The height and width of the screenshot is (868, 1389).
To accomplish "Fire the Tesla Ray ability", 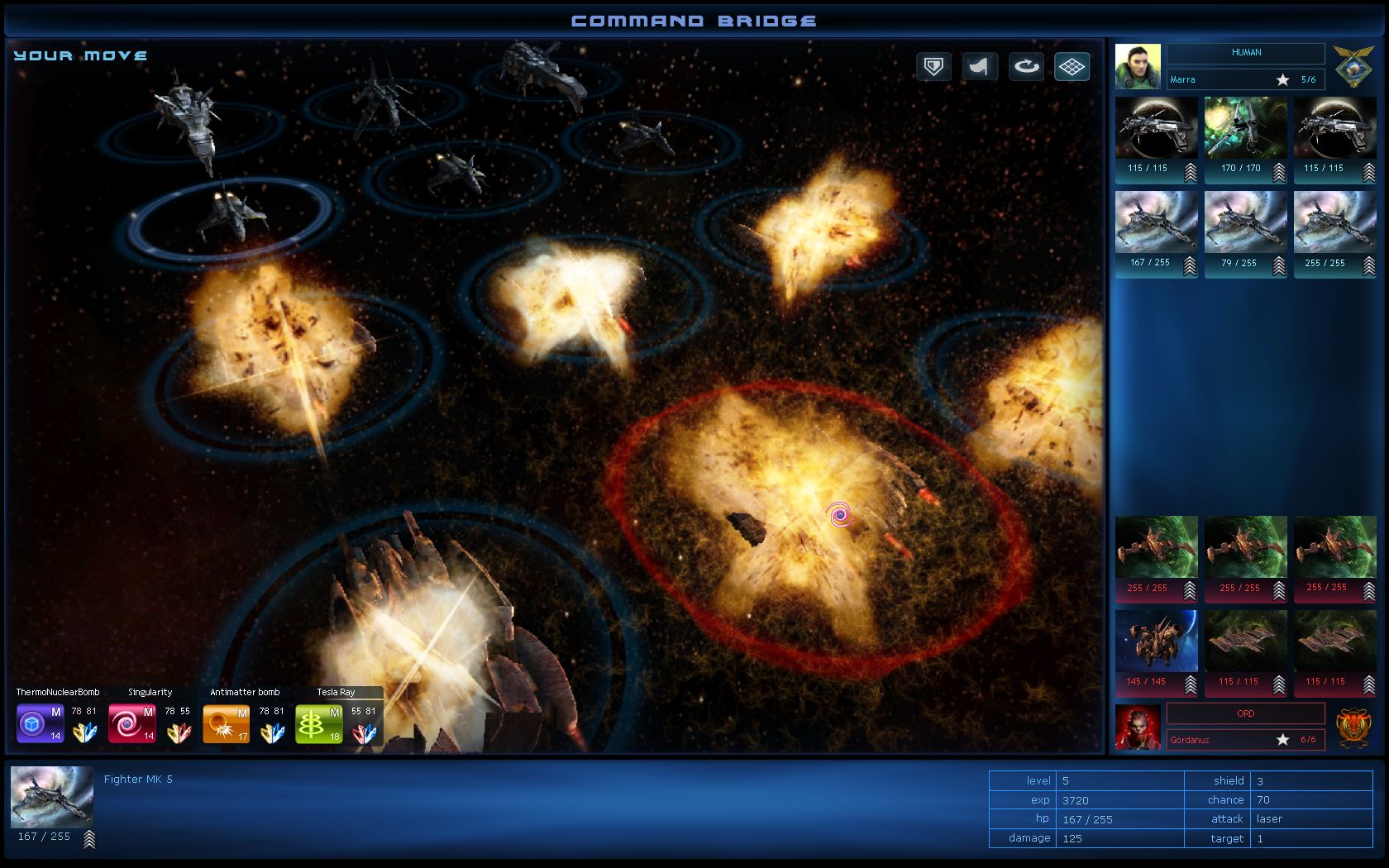I will click(x=318, y=723).
